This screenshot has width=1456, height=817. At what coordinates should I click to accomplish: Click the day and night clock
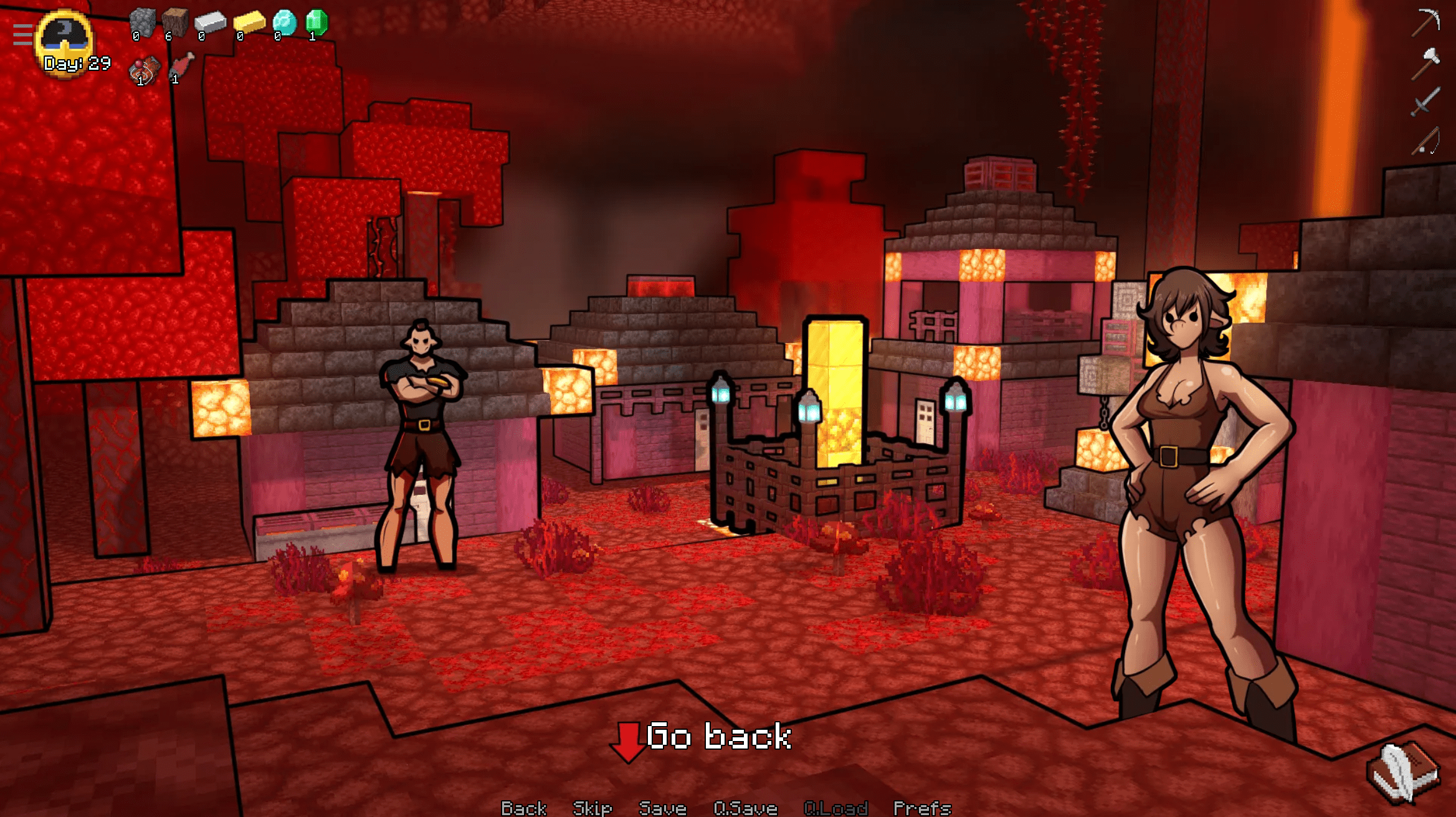point(65,40)
